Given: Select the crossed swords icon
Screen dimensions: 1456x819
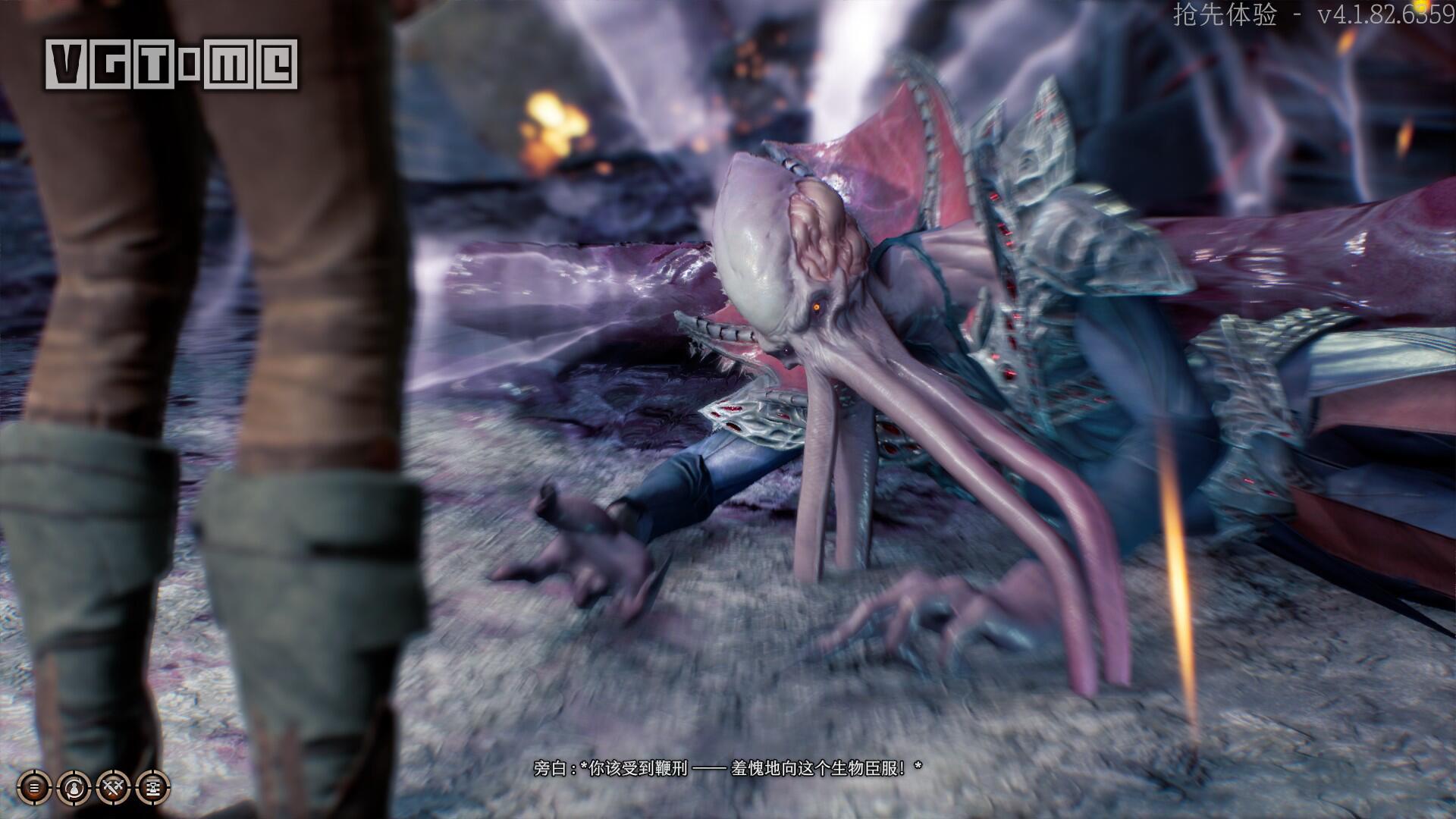Looking at the screenshot, I should (x=114, y=788).
